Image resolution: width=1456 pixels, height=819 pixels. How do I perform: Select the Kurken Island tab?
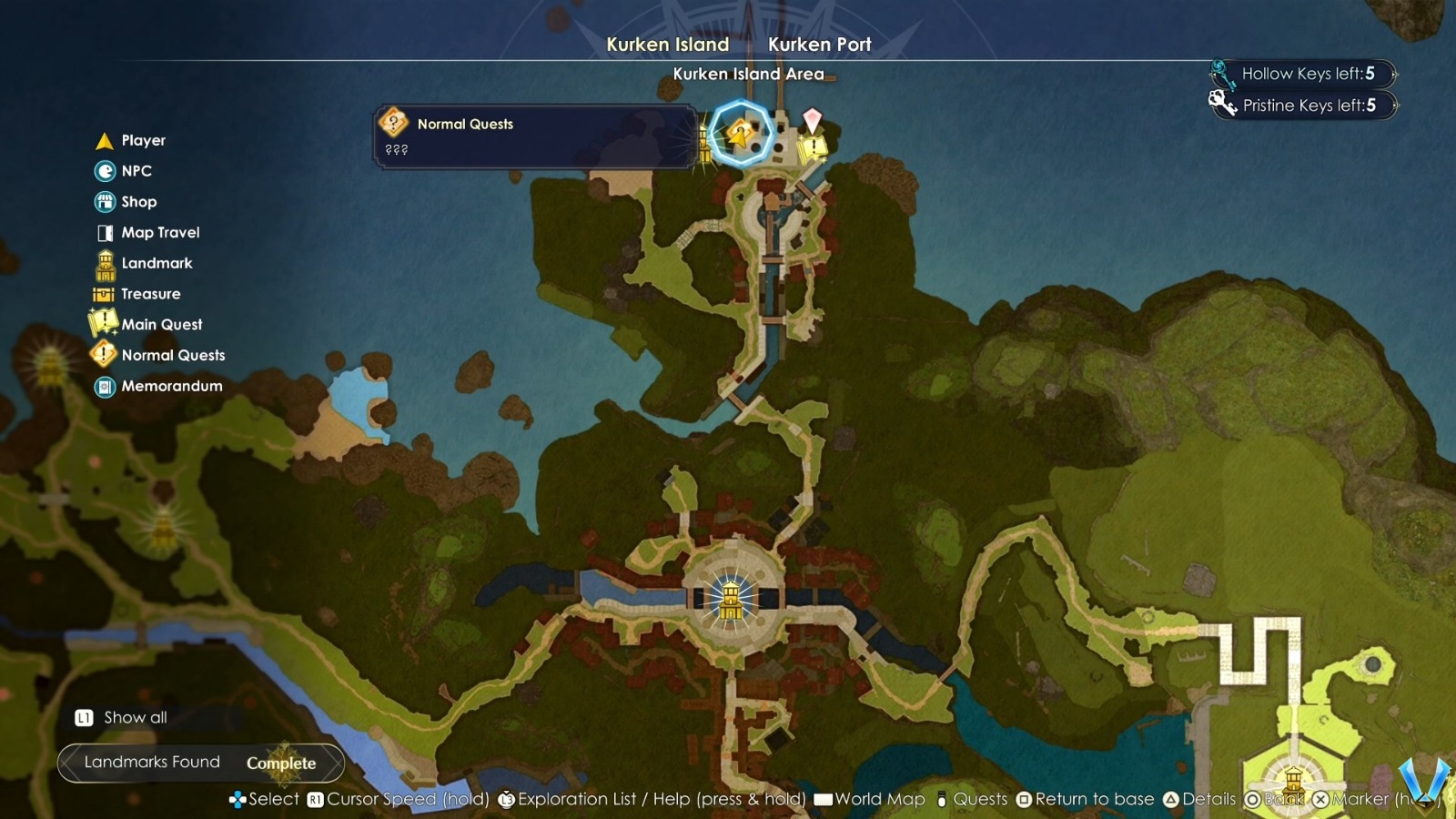click(669, 44)
